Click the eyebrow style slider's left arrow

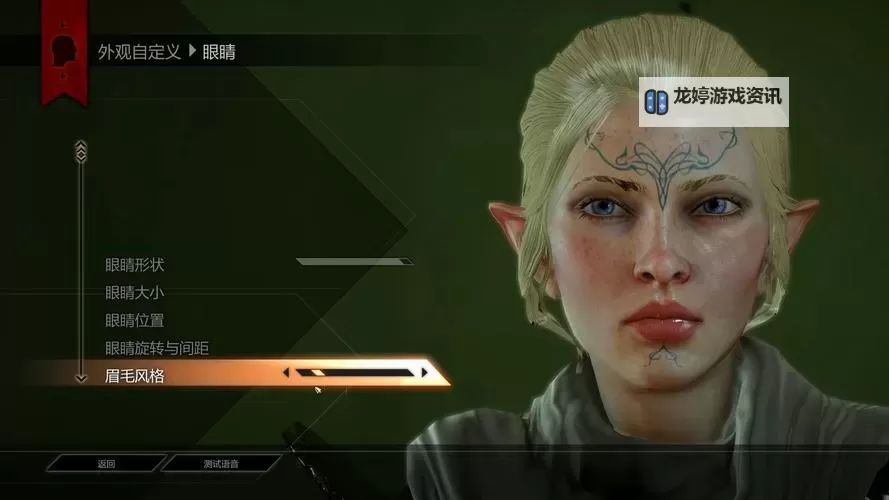286,373
